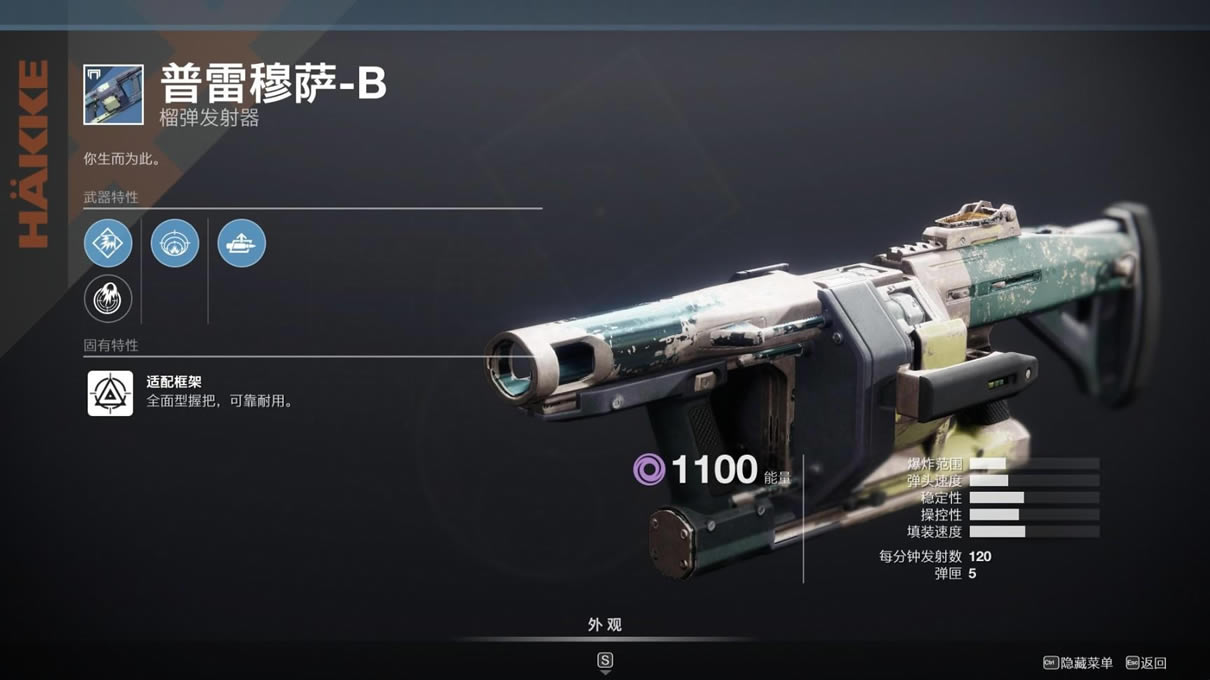Screen dimensions: 1210x680
Task: Choose the unselected fireball target perk
Action: [108, 298]
